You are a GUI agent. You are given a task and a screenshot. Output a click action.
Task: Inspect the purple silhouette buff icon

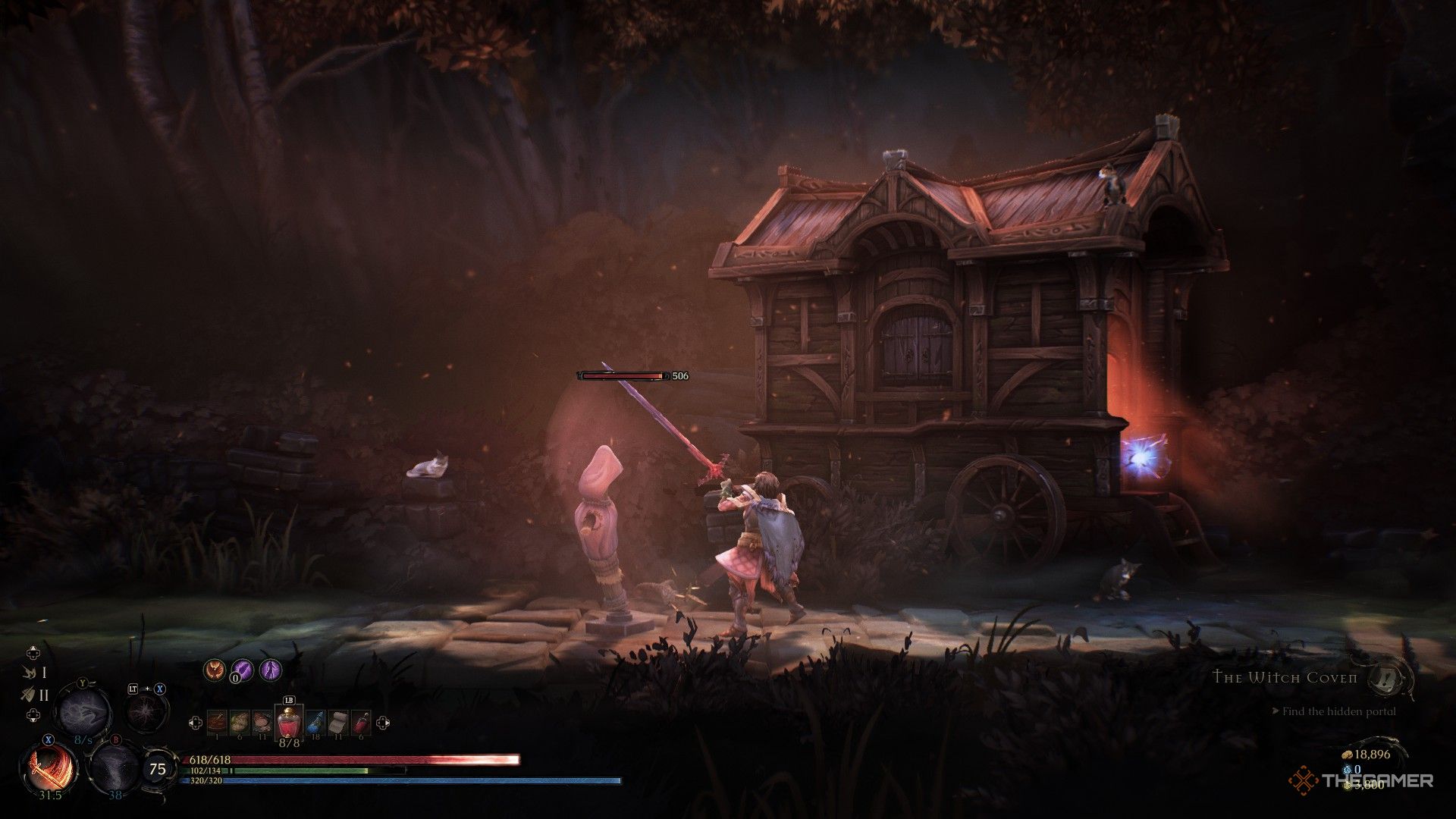pos(270,670)
